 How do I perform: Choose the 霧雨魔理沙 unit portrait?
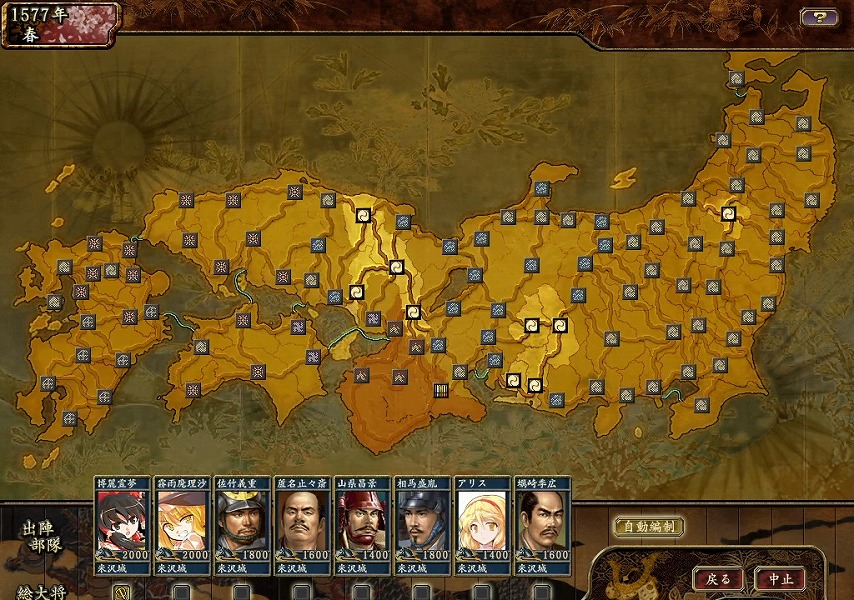183,525
